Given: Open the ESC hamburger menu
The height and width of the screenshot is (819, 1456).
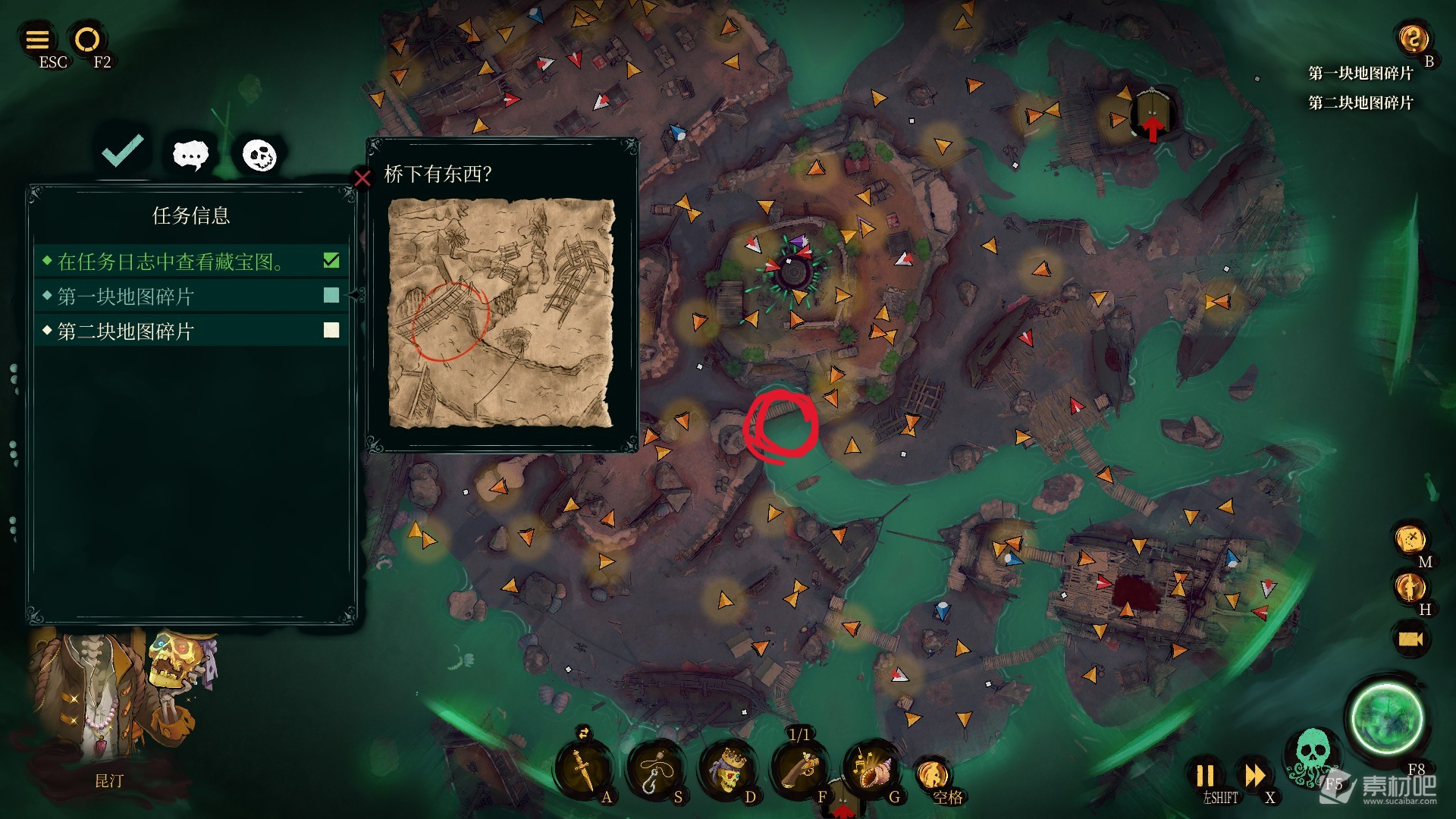Looking at the screenshot, I should pyautogui.click(x=37, y=39).
